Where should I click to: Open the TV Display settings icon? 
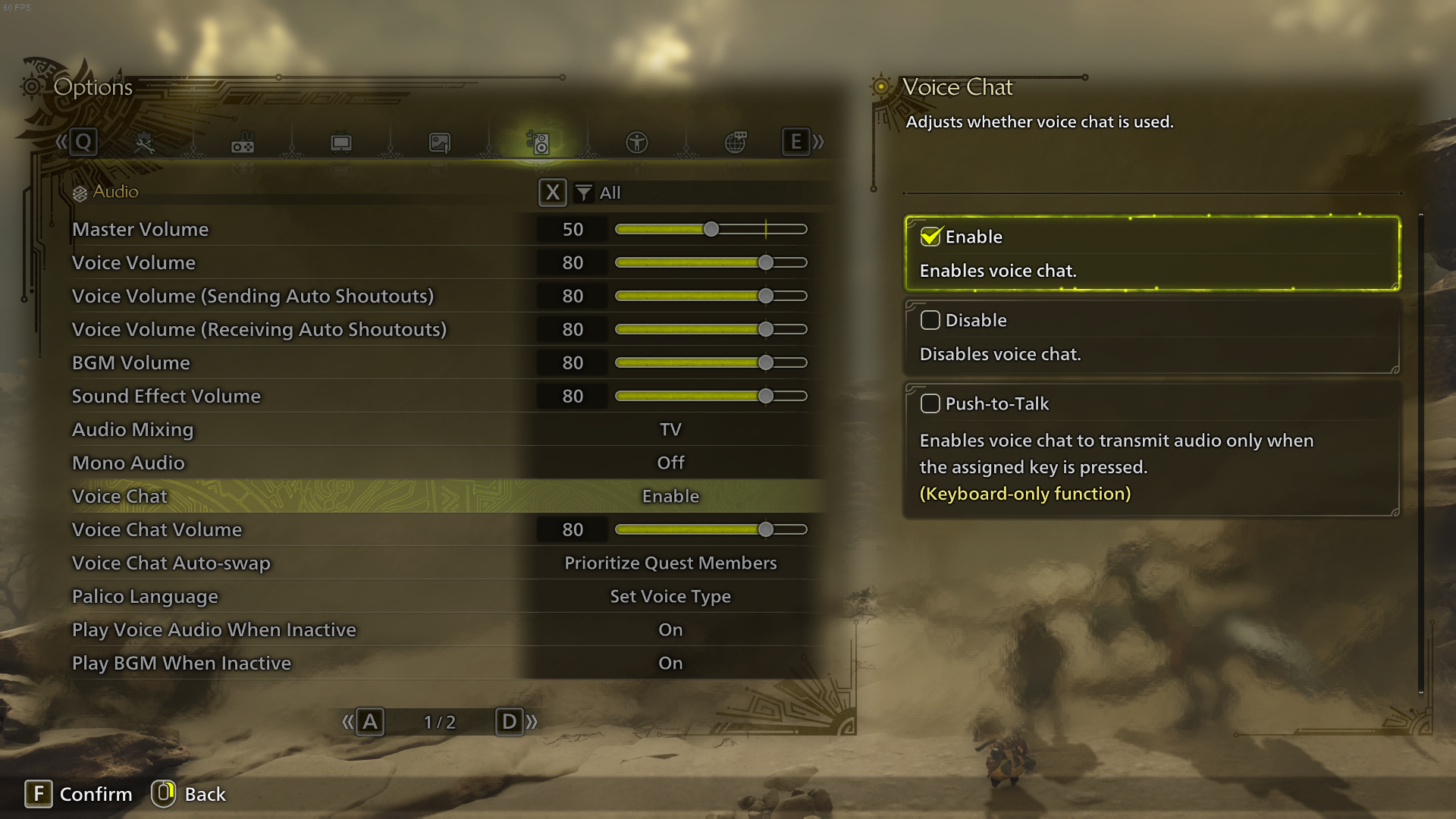coord(340,142)
